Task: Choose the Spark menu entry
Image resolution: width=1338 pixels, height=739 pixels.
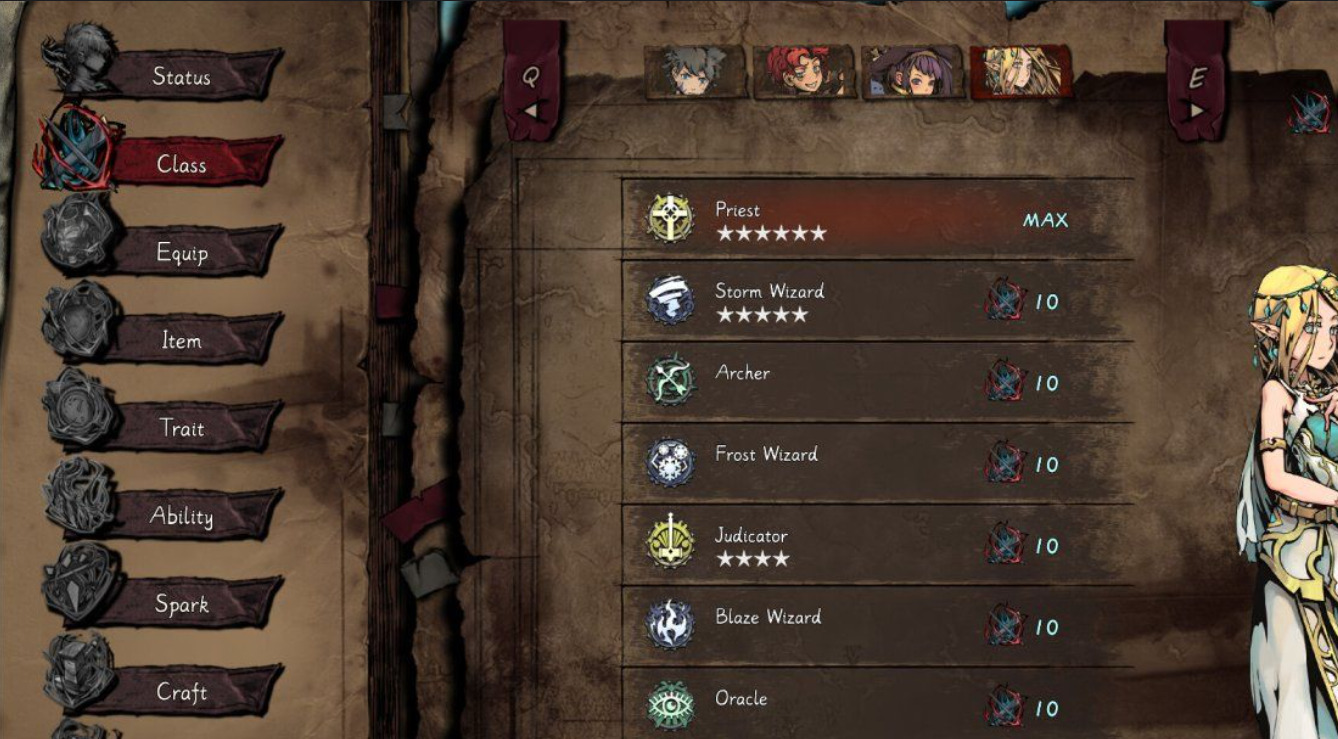Action: (x=181, y=604)
